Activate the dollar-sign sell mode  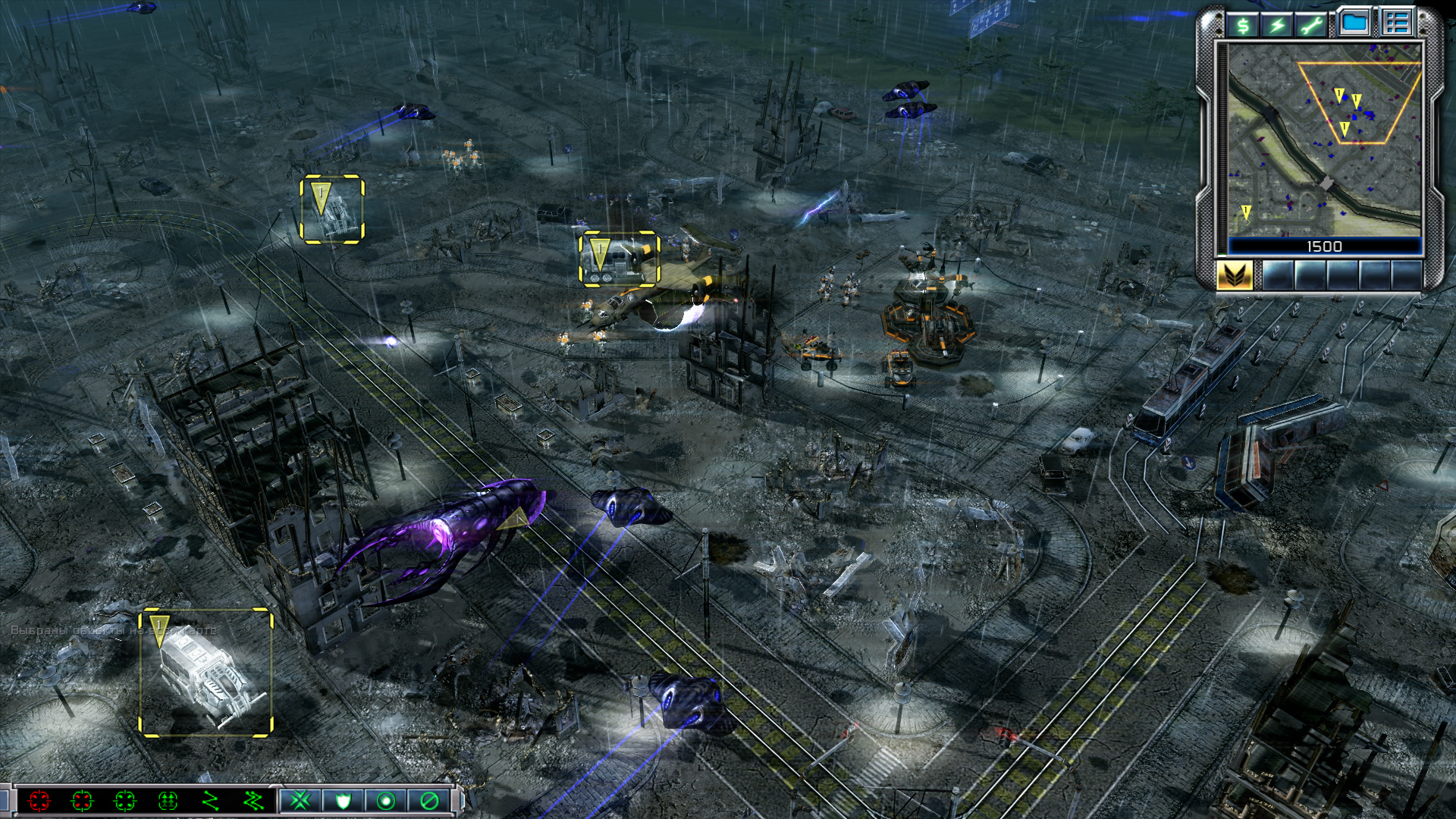pos(1243,25)
